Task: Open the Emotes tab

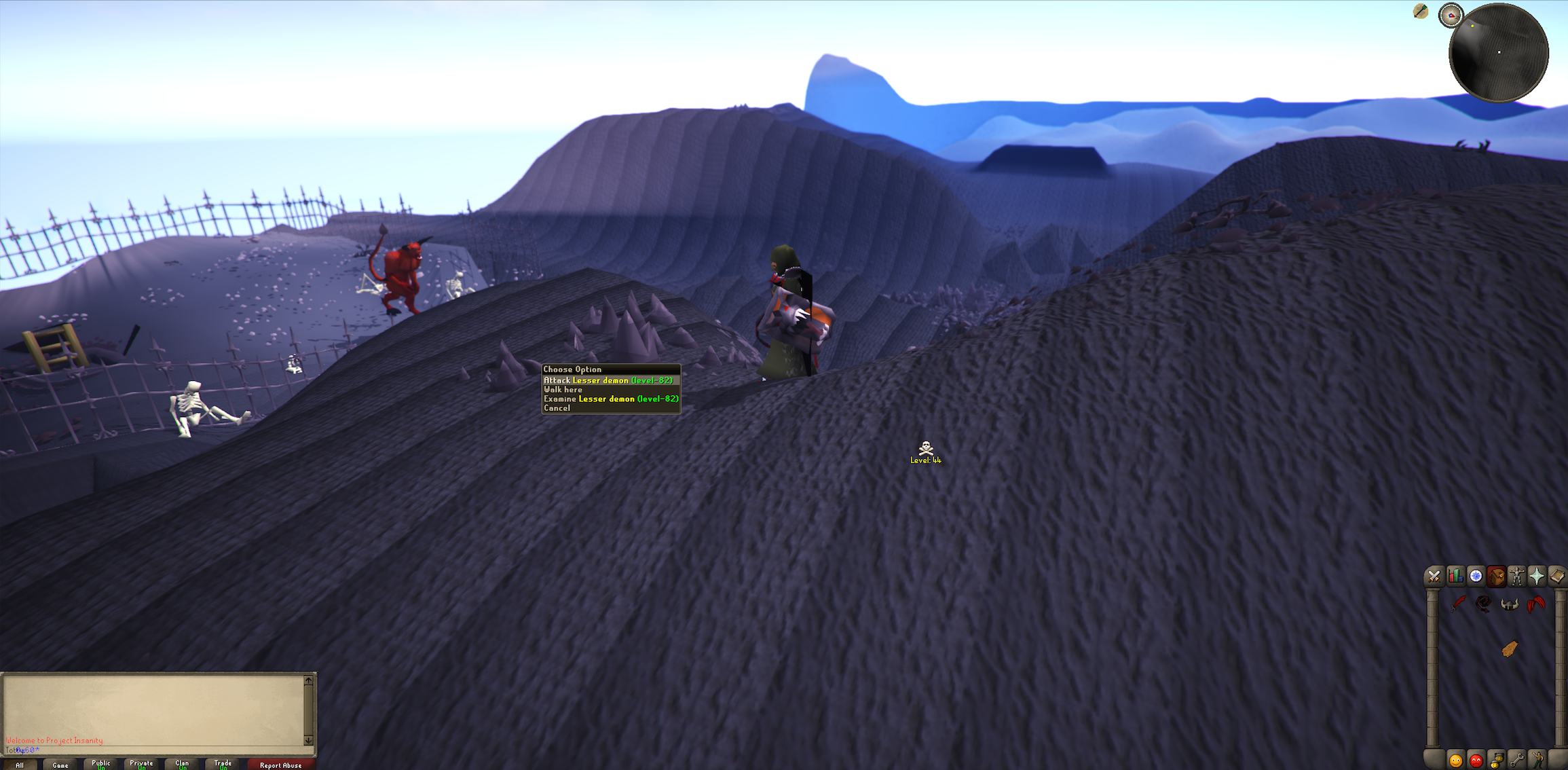Action: coord(1538,760)
